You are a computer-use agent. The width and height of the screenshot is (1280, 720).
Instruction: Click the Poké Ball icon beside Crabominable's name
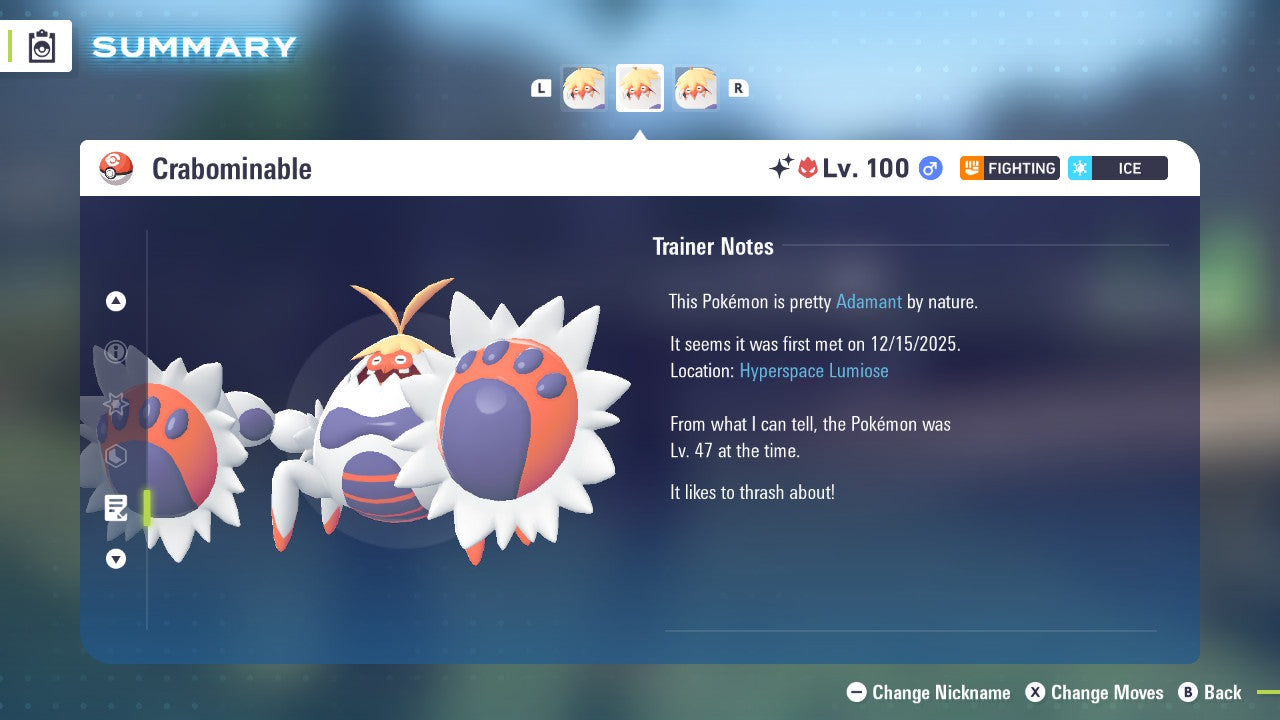click(x=116, y=168)
